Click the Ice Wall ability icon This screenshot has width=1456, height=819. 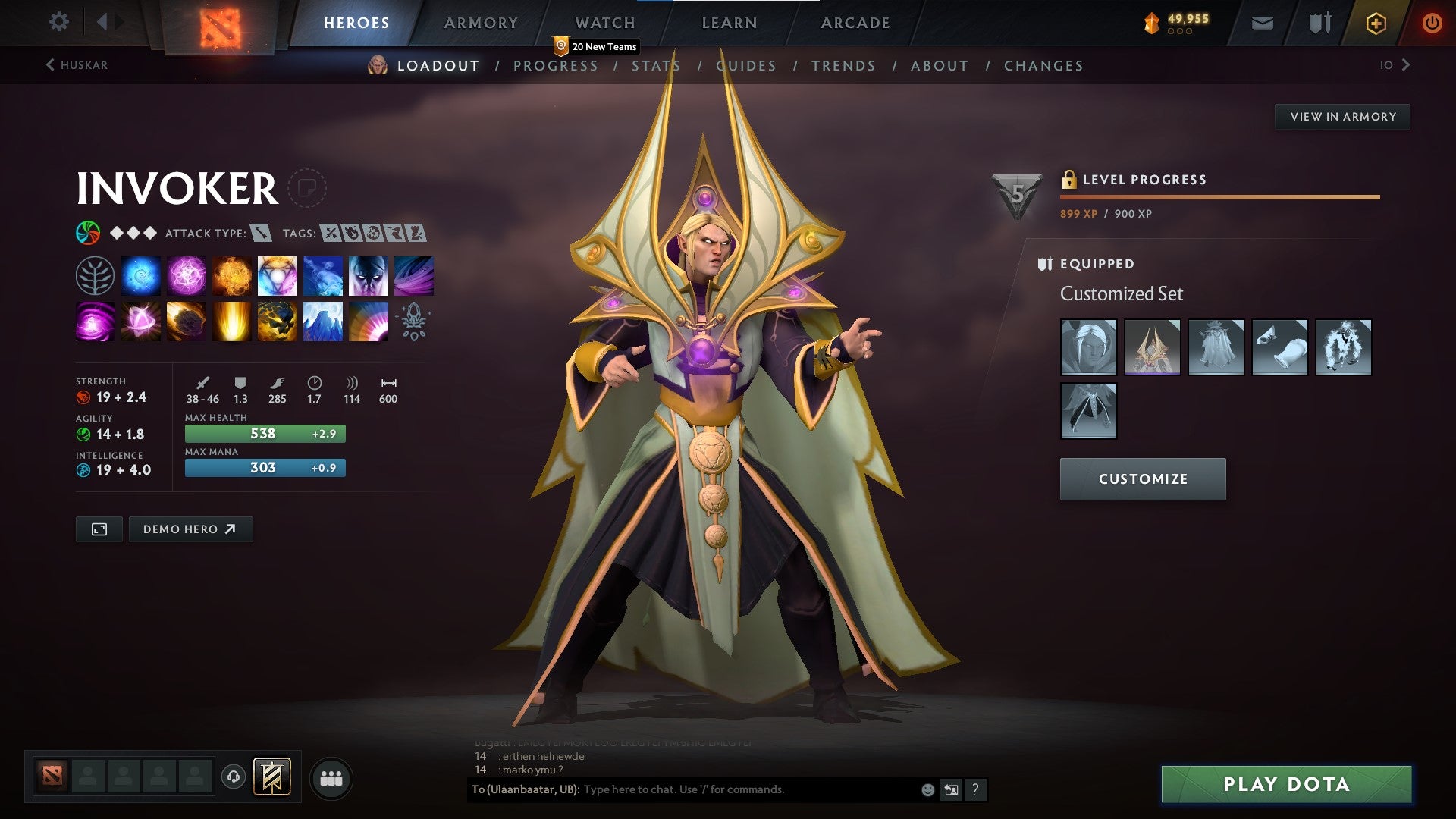coord(322,321)
